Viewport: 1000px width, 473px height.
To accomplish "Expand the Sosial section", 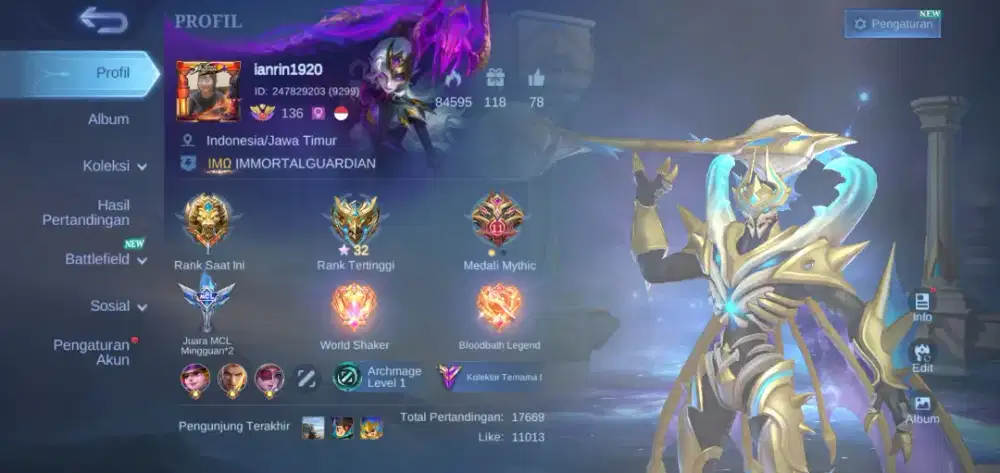I will point(118,306).
